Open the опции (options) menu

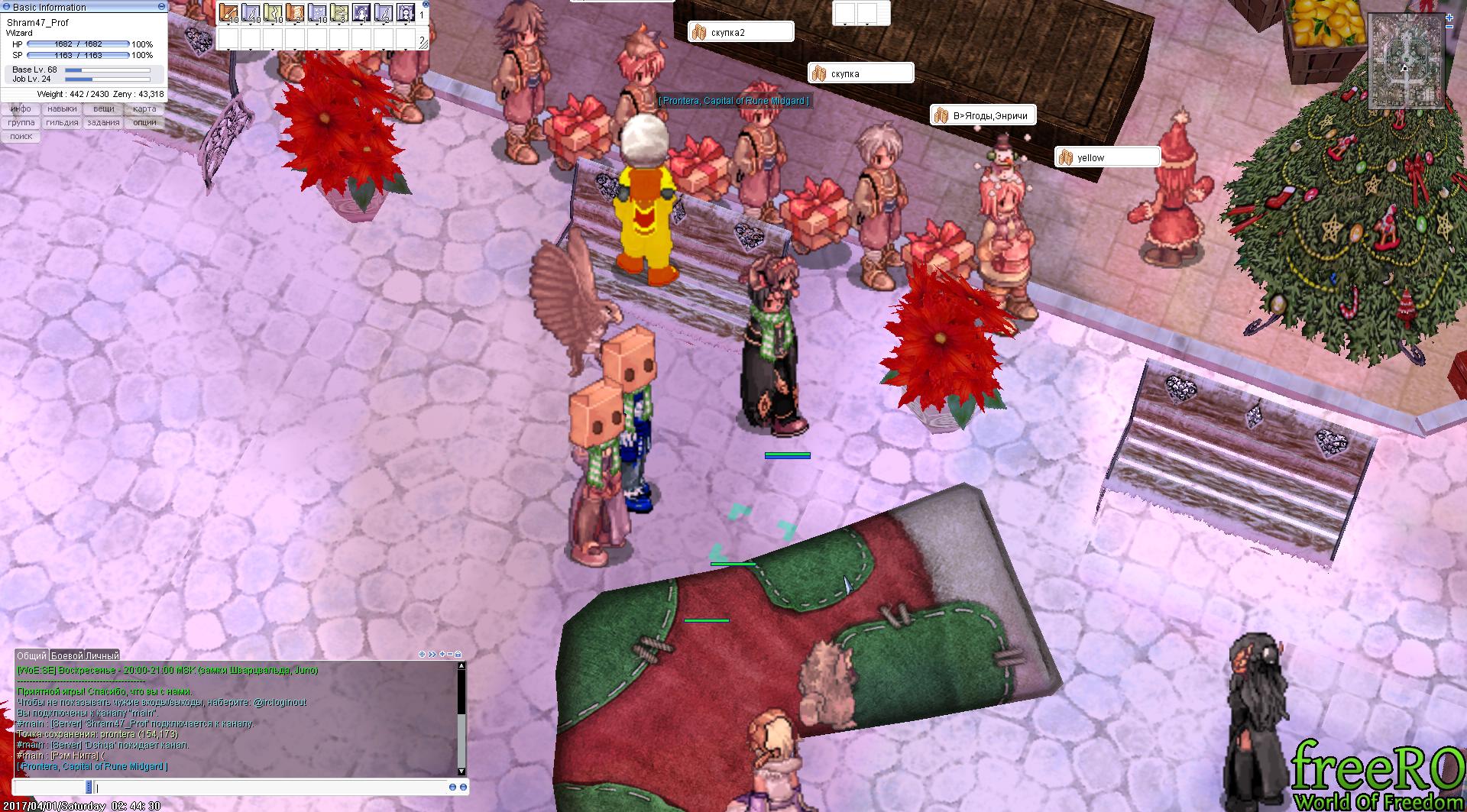click(144, 123)
